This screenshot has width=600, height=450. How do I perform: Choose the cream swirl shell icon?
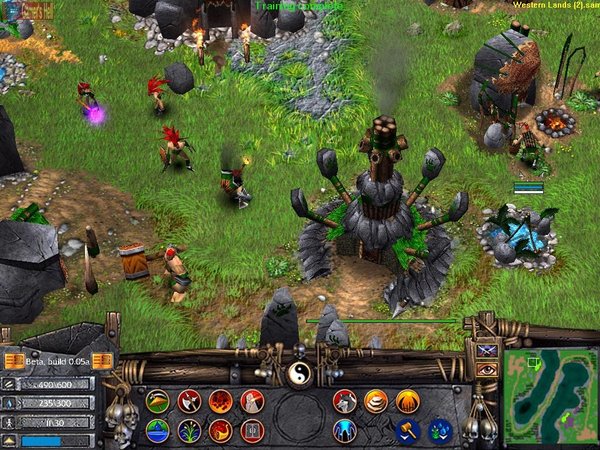376,401
